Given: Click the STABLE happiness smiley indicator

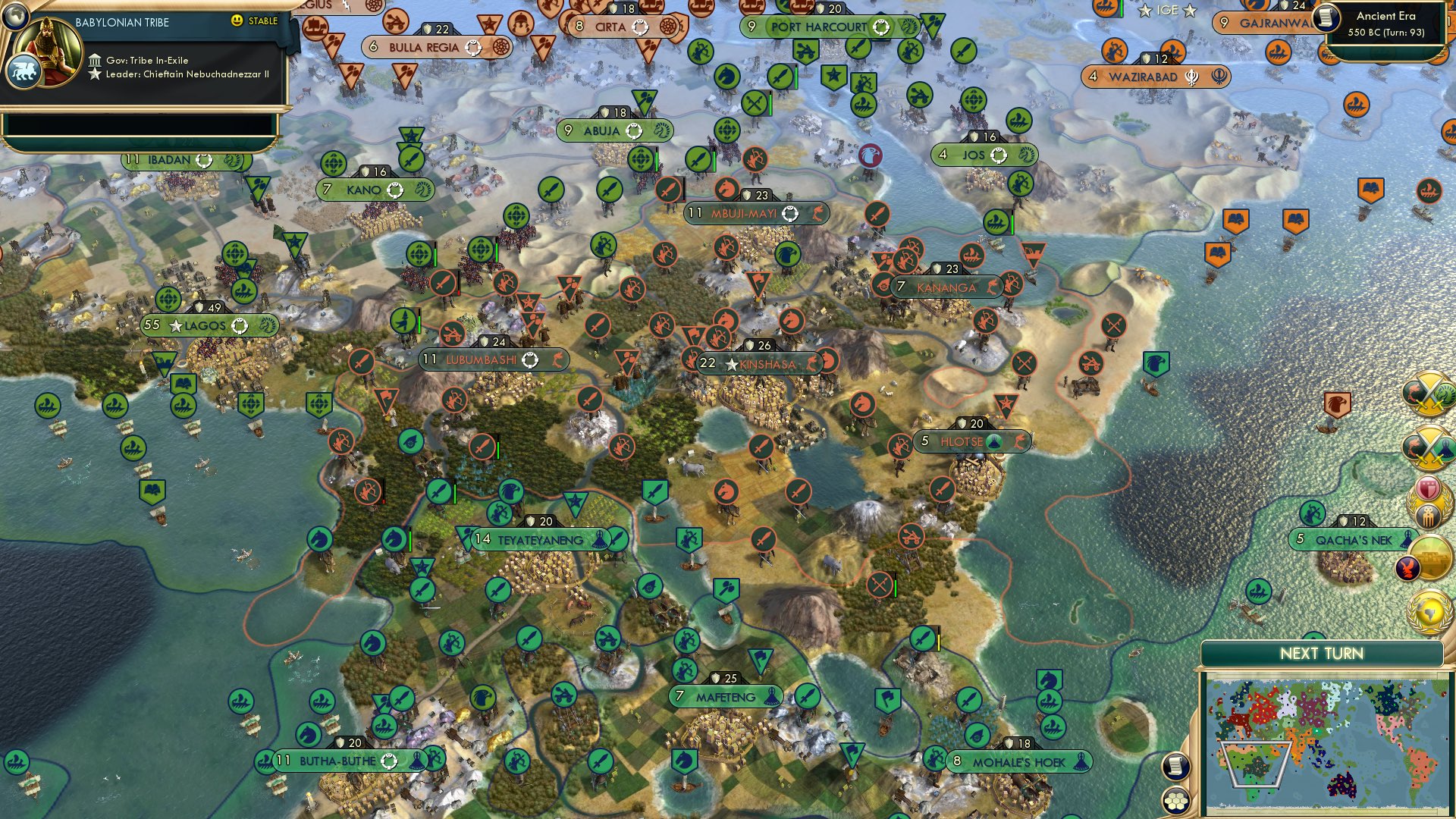Looking at the screenshot, I should [x=236, y=20].
